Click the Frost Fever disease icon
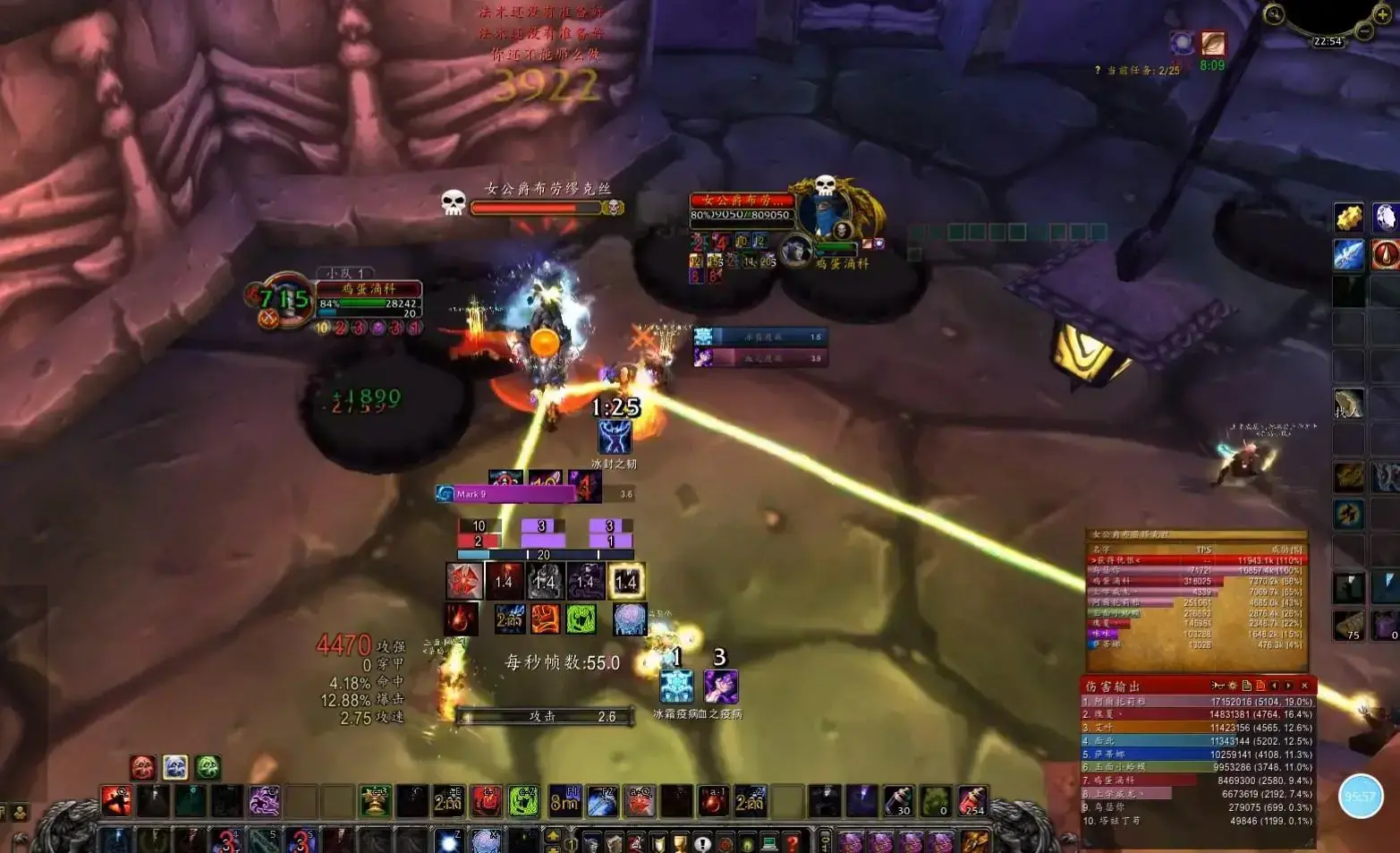The height and width of the screenshot is (853, 1400). click(x=676, y=687)
